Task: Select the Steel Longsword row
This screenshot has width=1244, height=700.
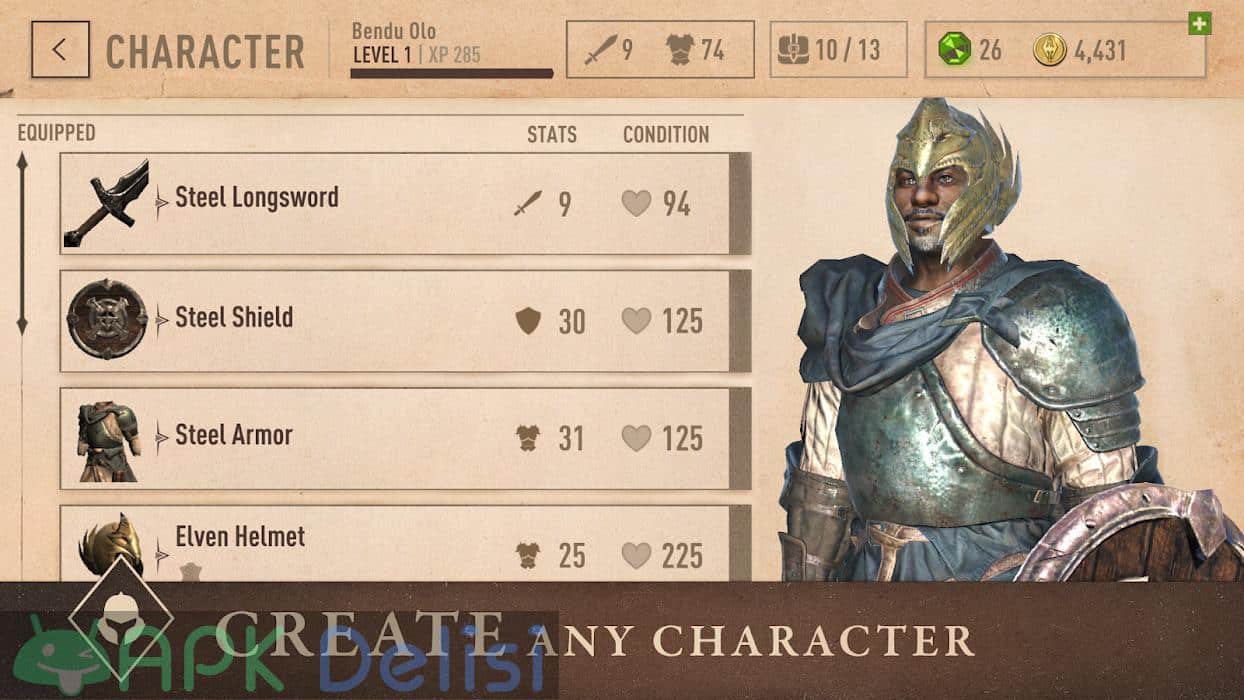Action: tap(404, 203)
